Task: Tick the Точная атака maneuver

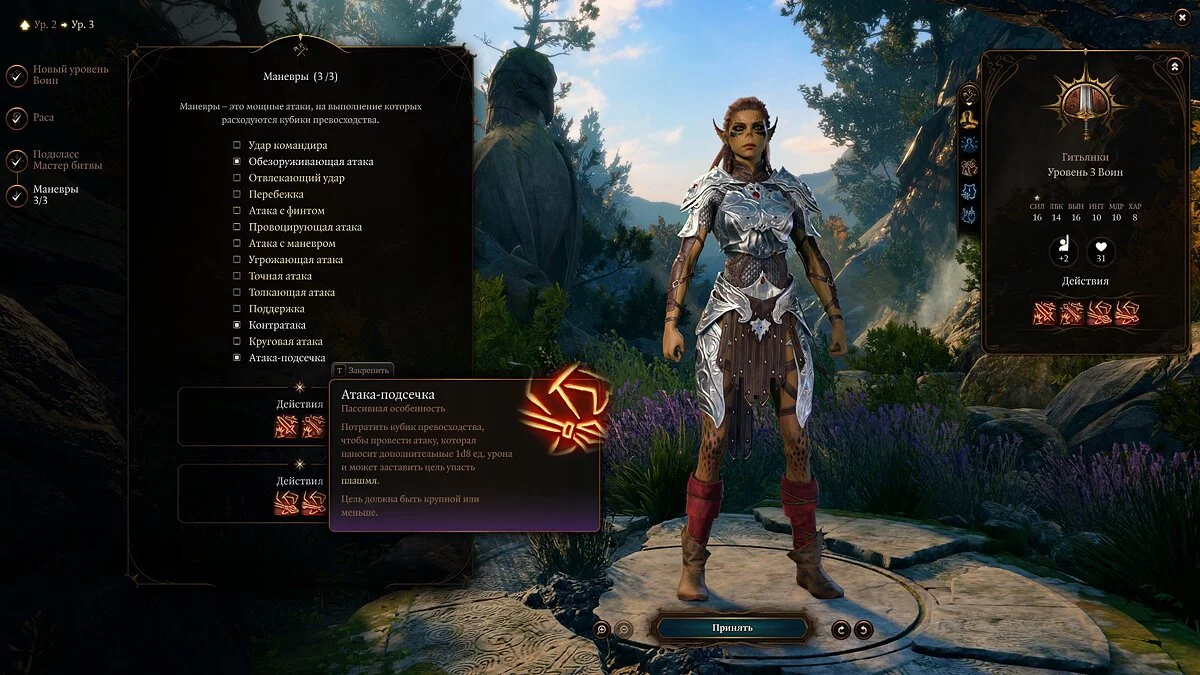Action: pos(237,276)
